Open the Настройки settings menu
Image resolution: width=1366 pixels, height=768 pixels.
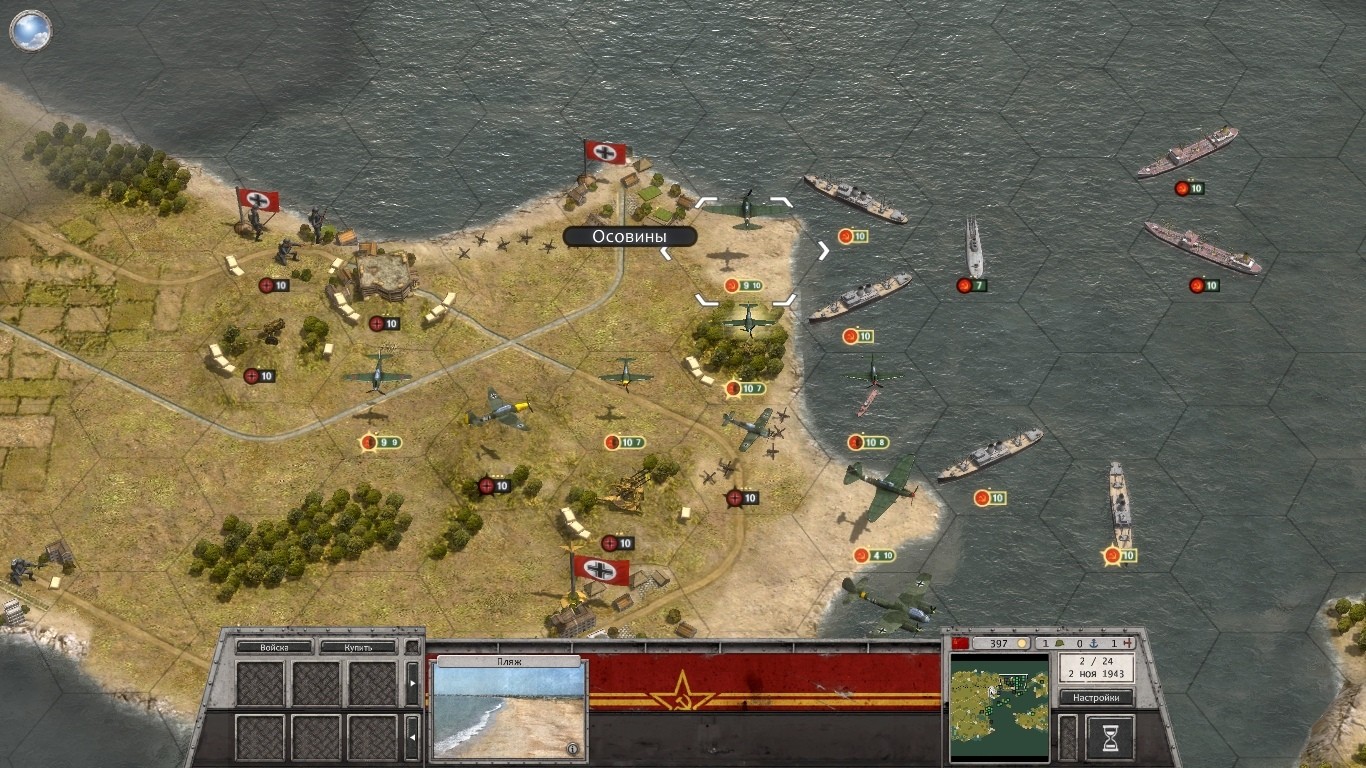(1096, 697)
